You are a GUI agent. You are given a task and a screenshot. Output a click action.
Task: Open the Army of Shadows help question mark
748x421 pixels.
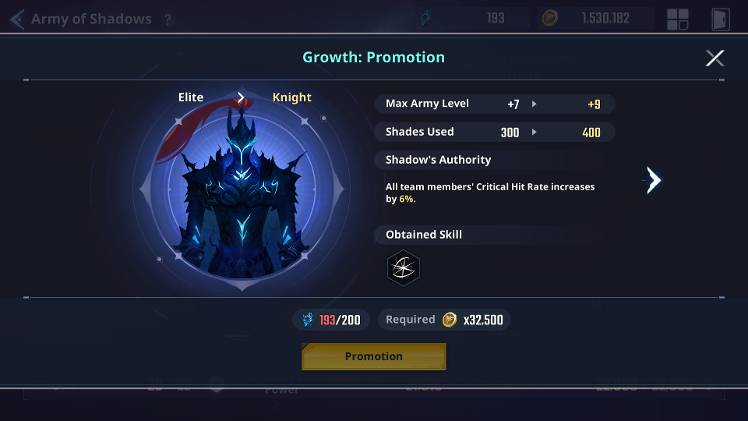pyautogui.click(x=167, y=19)
